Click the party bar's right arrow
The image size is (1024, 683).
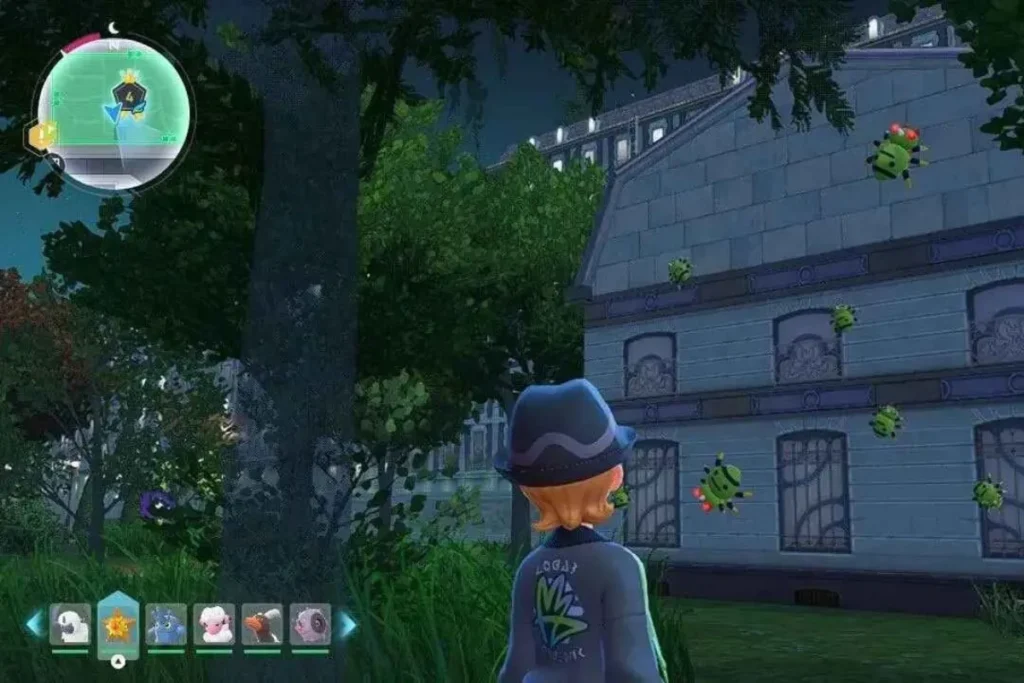[346, 624]
